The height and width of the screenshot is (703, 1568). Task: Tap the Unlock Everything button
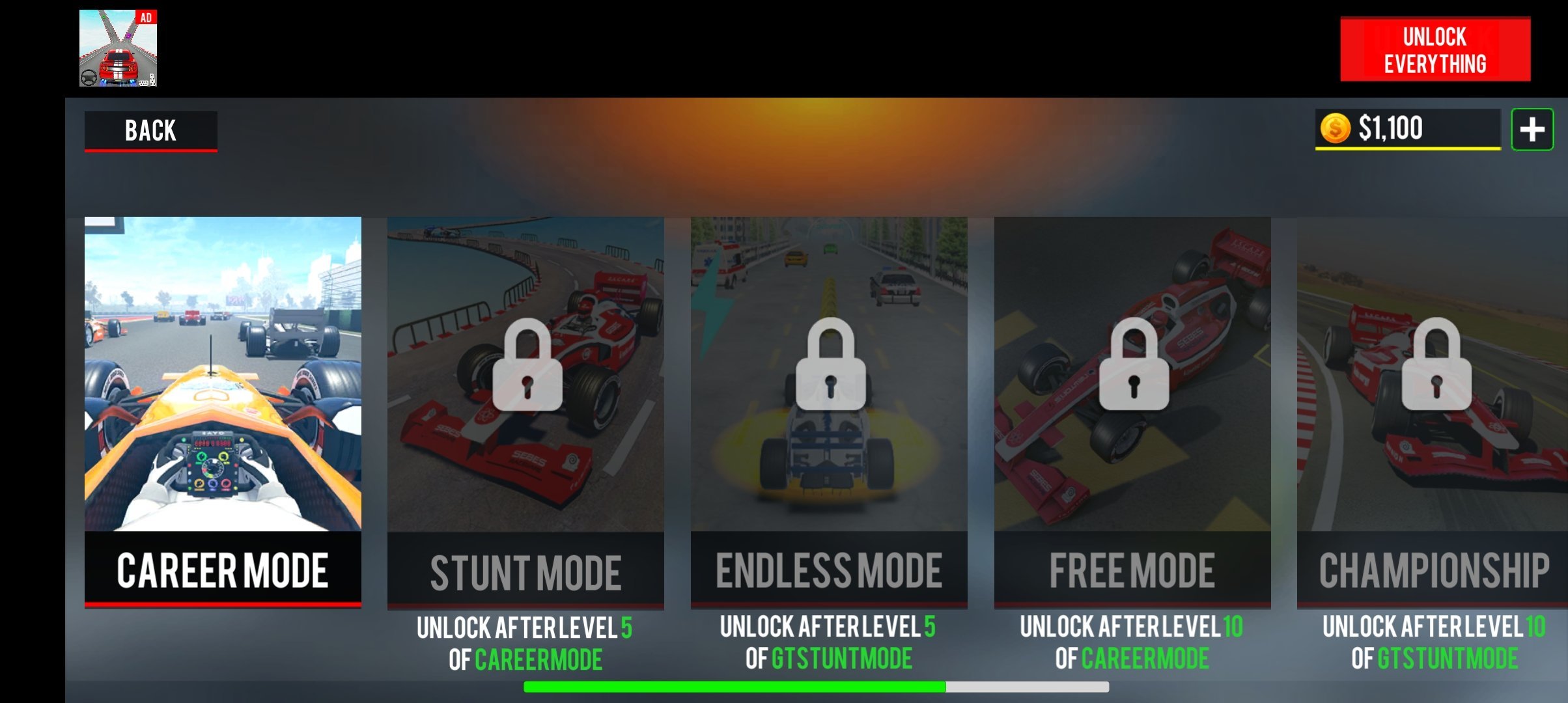[x=1435, y=49]
